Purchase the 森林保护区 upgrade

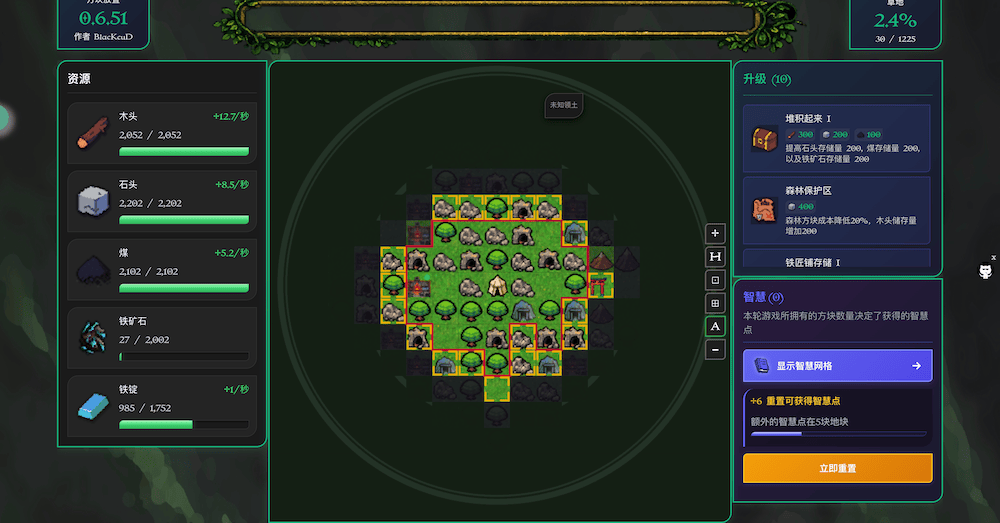tap(837, 210)
